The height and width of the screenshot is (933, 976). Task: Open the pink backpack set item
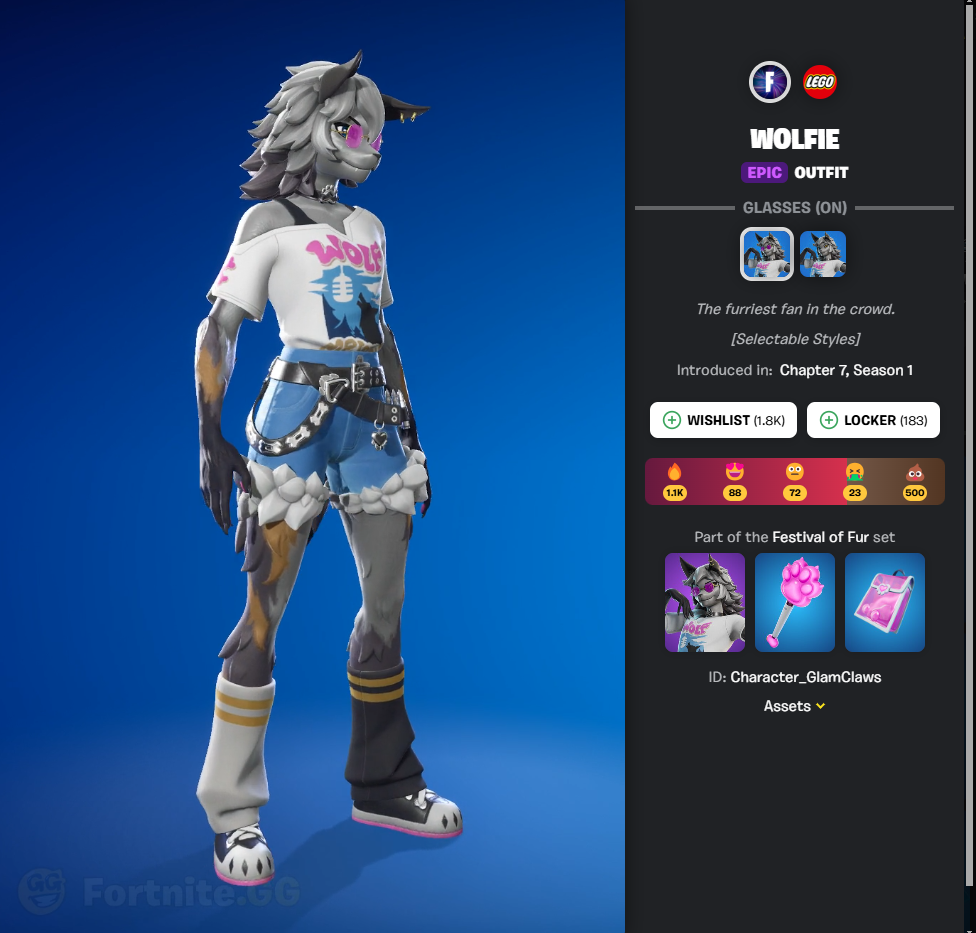tap(885, 603)
